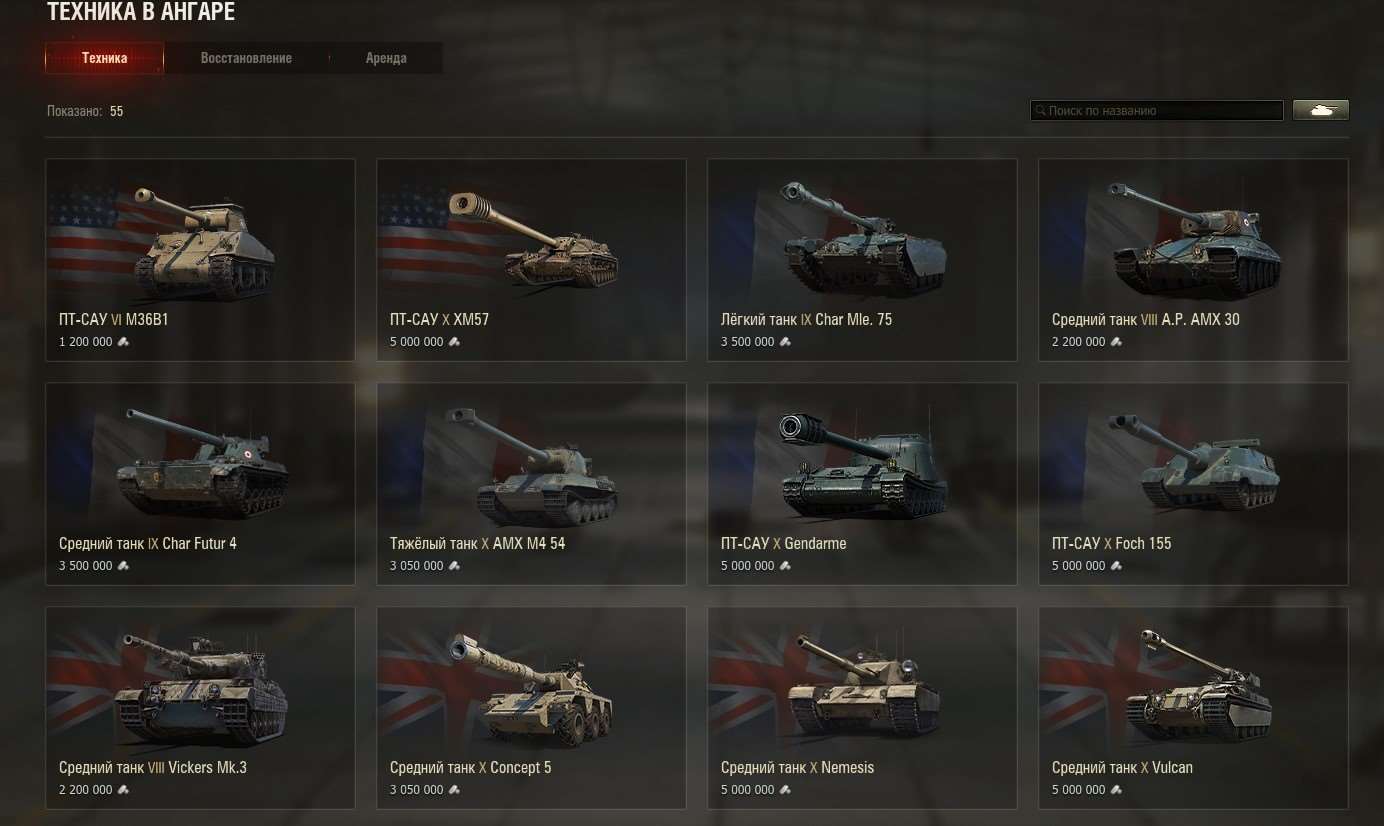Click the credits coin icon beside XM57 price
Viewport: 1384px width, 826px height.
pos(454,342)
